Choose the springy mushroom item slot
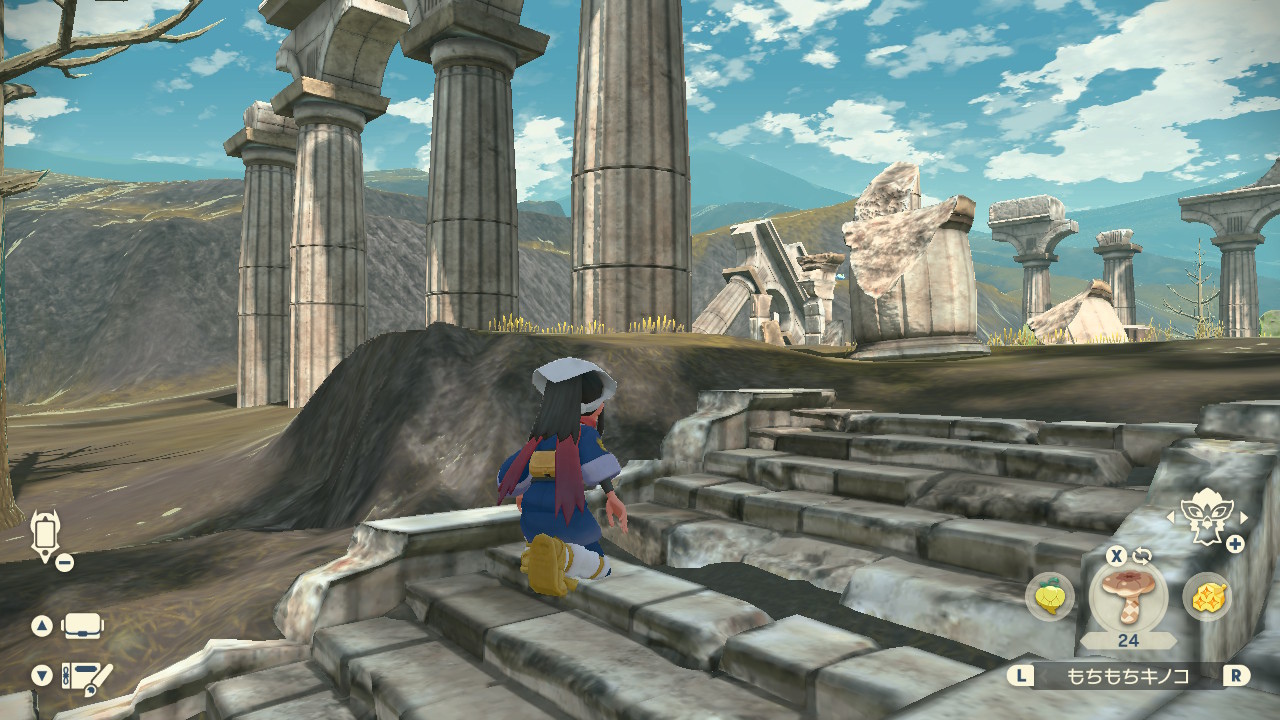 [x=1128, y=597]
